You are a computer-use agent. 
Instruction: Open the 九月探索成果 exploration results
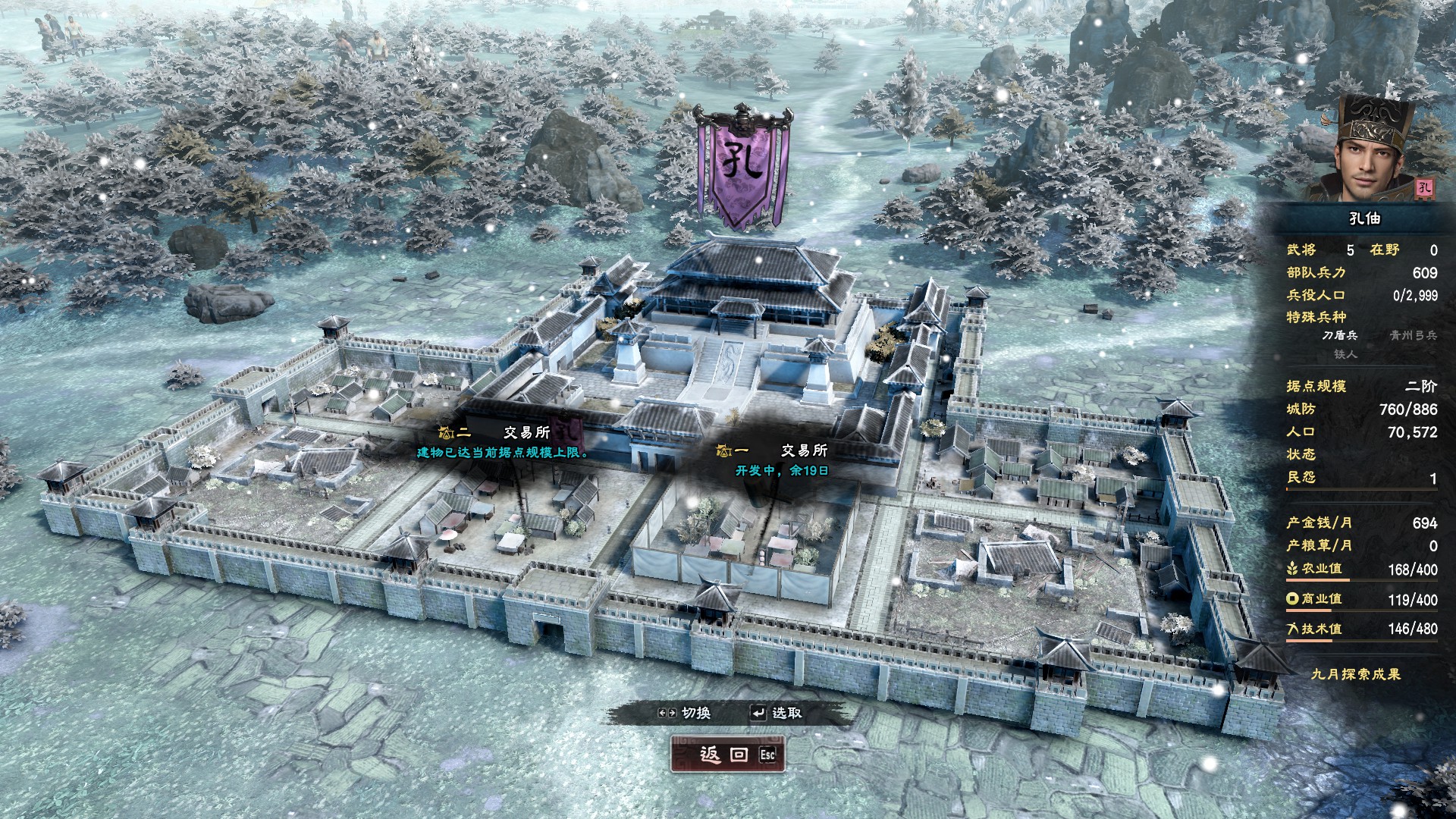click(1356, 674)
